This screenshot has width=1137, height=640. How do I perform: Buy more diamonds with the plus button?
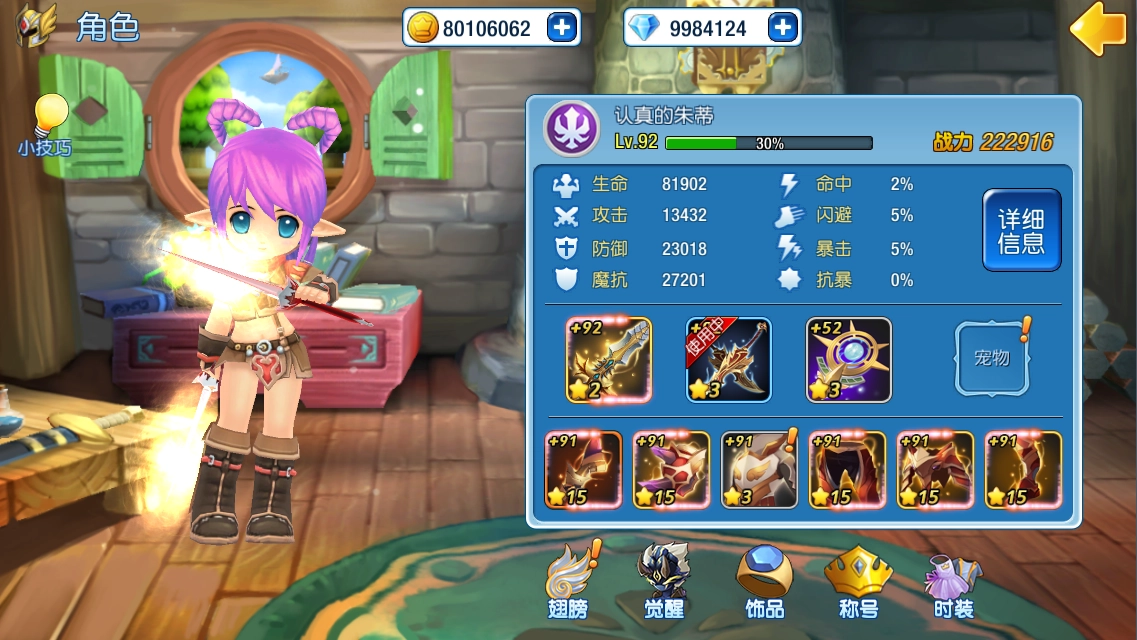tap(783, 28)
